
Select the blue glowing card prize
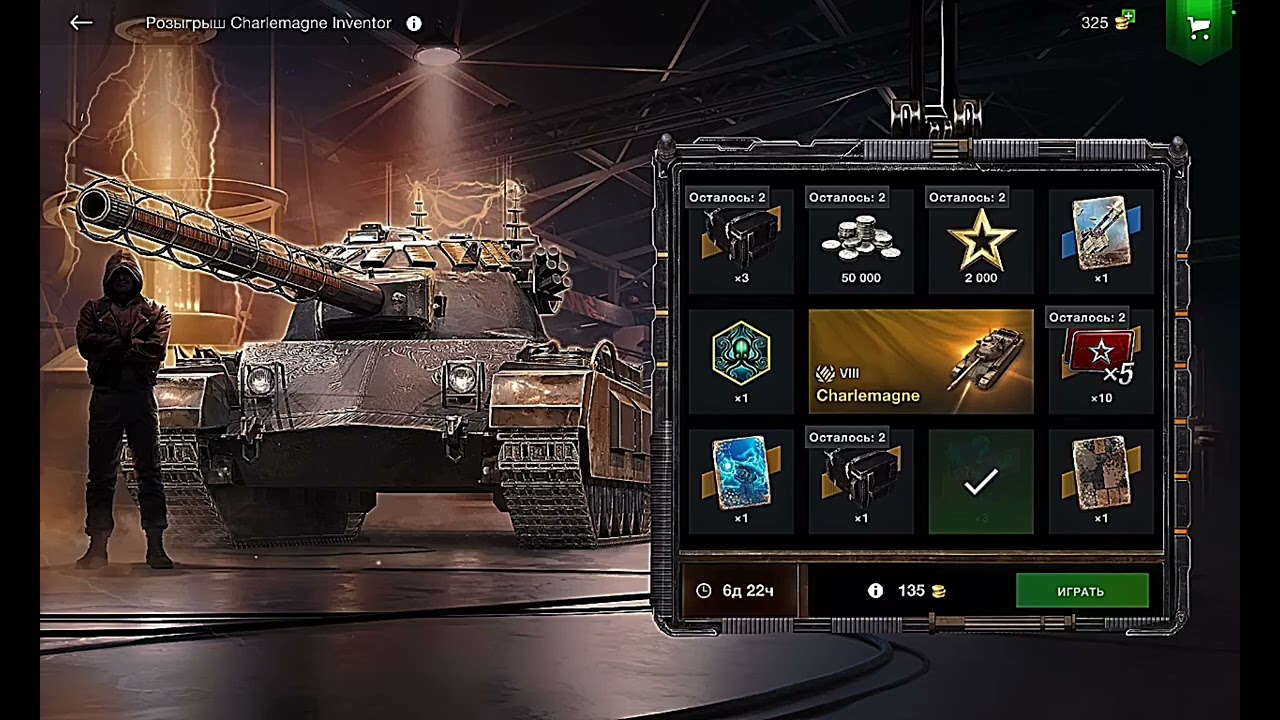[x=741, y=481]
